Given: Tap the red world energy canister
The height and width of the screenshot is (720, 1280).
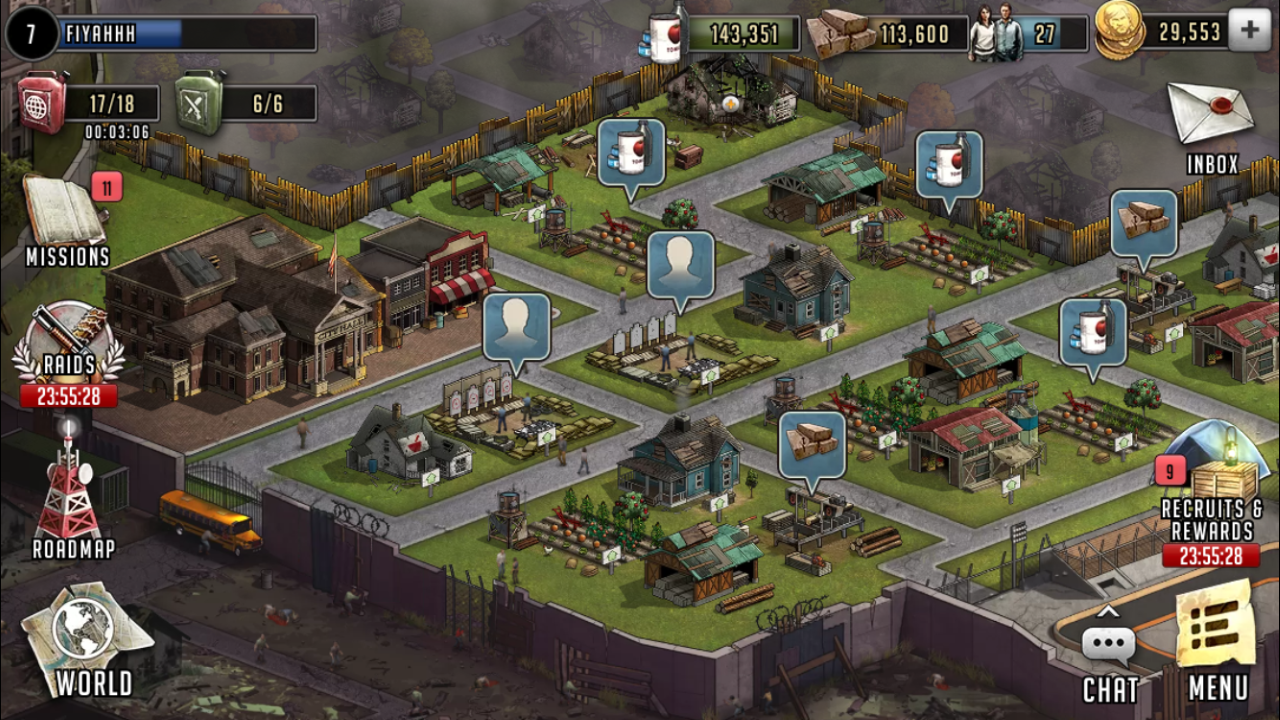Looking at the screenshot, I should [x=43, y=104].
